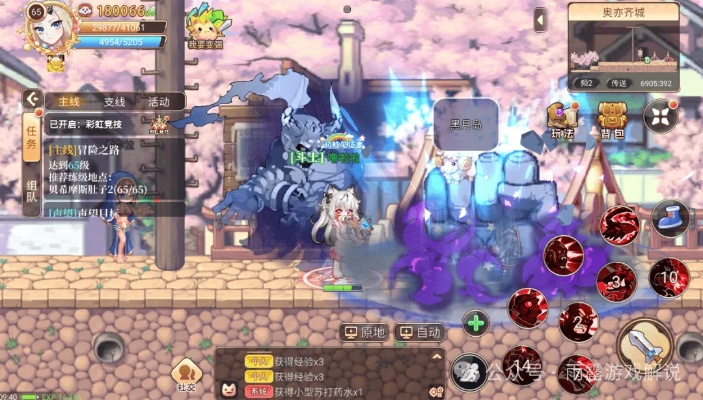
Task: Open the 社交 social menu
Action: pos(186,375)
